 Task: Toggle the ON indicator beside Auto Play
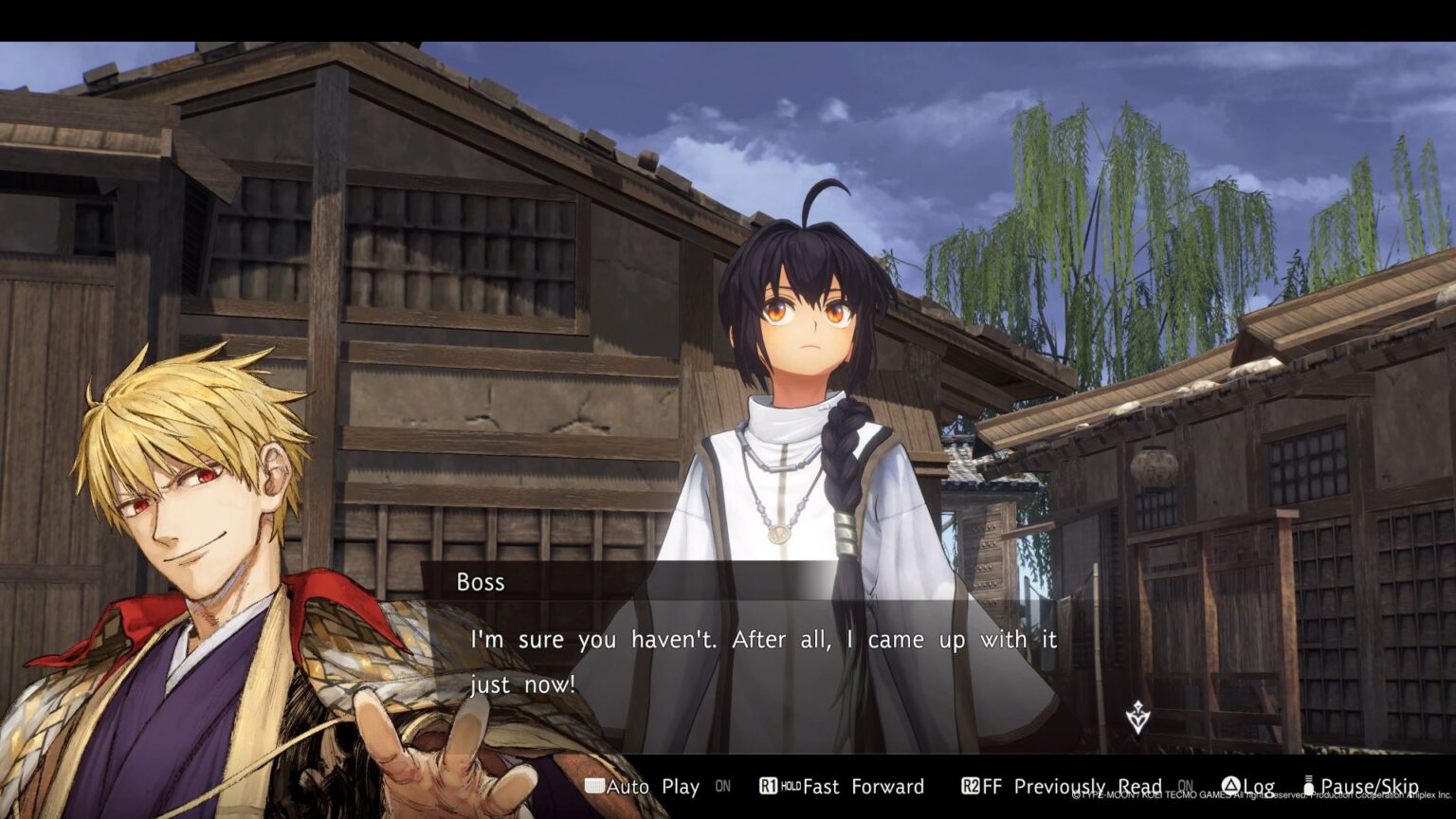[723, 786]
